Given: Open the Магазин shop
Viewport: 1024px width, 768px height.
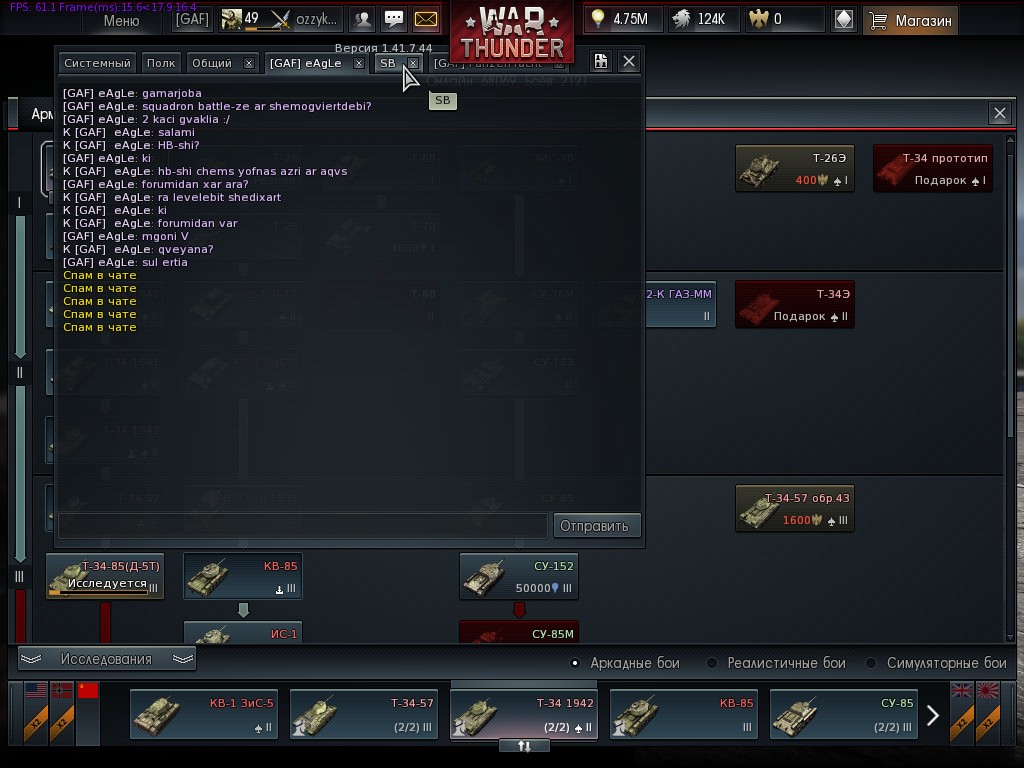Looking at the screenshot, I should point(910,19).
